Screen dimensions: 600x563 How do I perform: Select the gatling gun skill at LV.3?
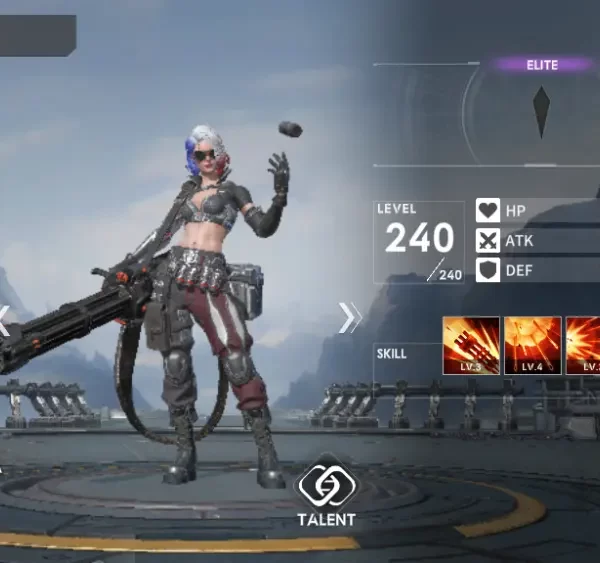471,345
